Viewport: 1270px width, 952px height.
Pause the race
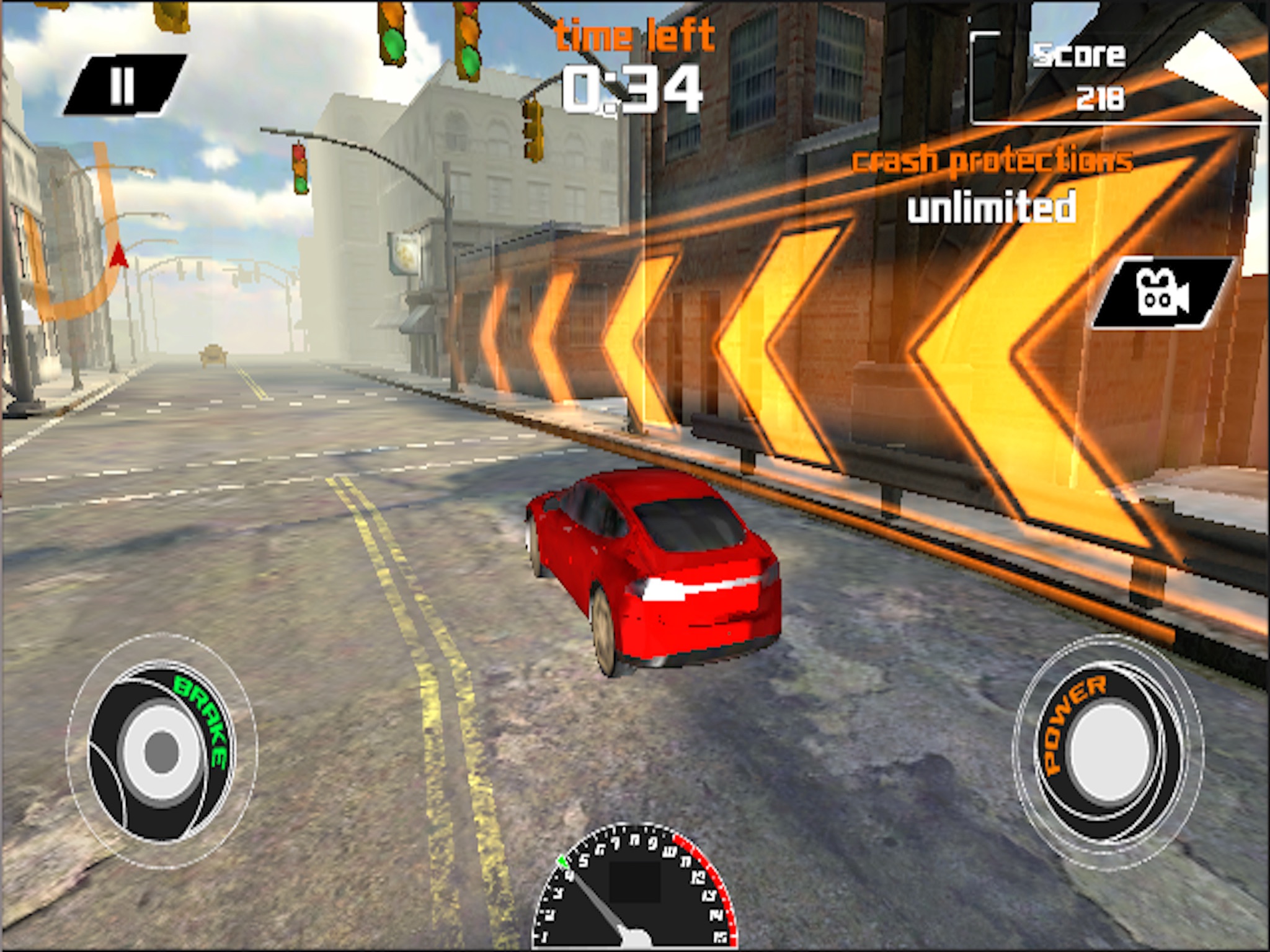pyautogui.click(x=123, y=86)
